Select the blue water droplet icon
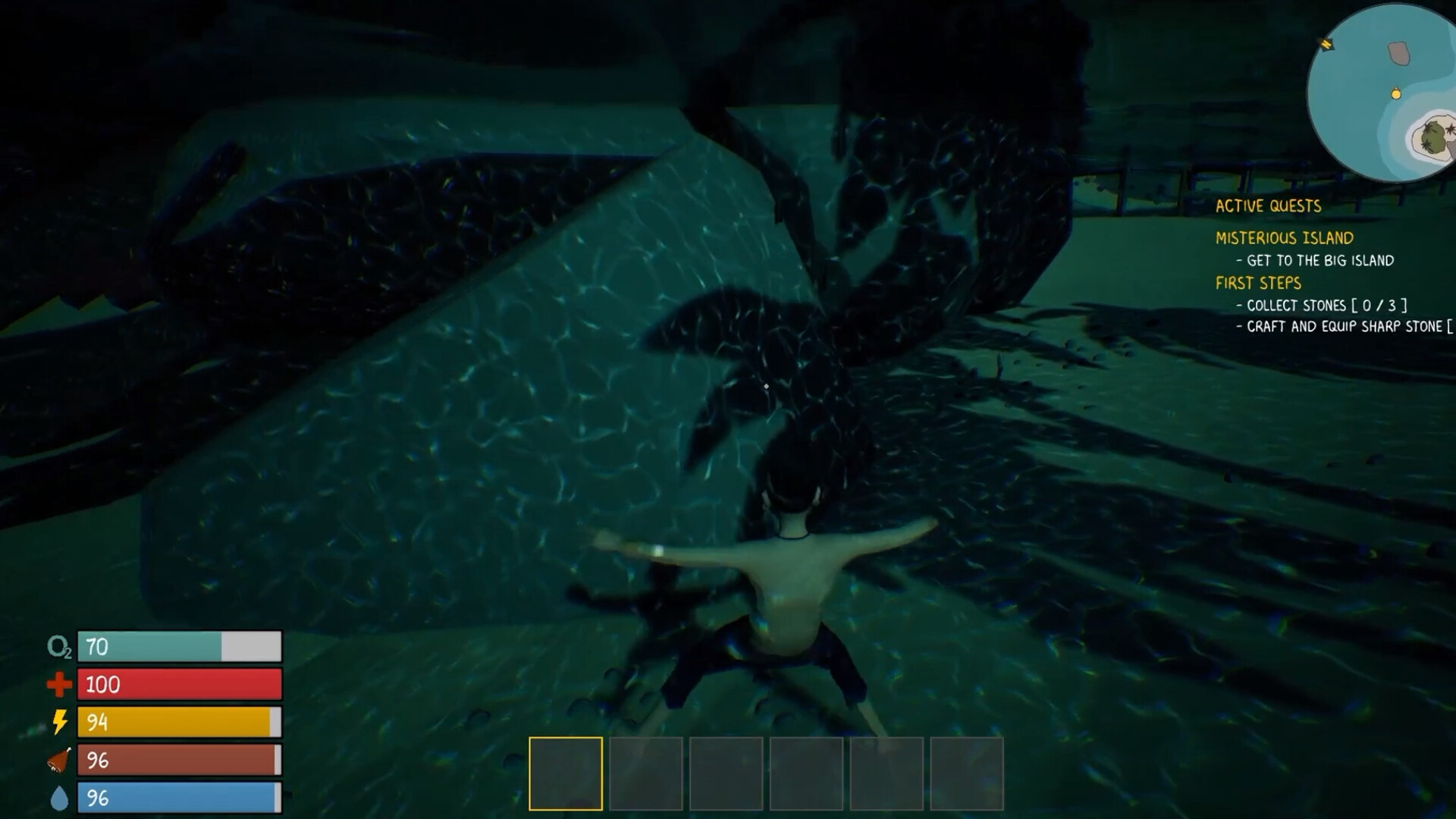This screenshot has width=1456, height=819. 61,797
